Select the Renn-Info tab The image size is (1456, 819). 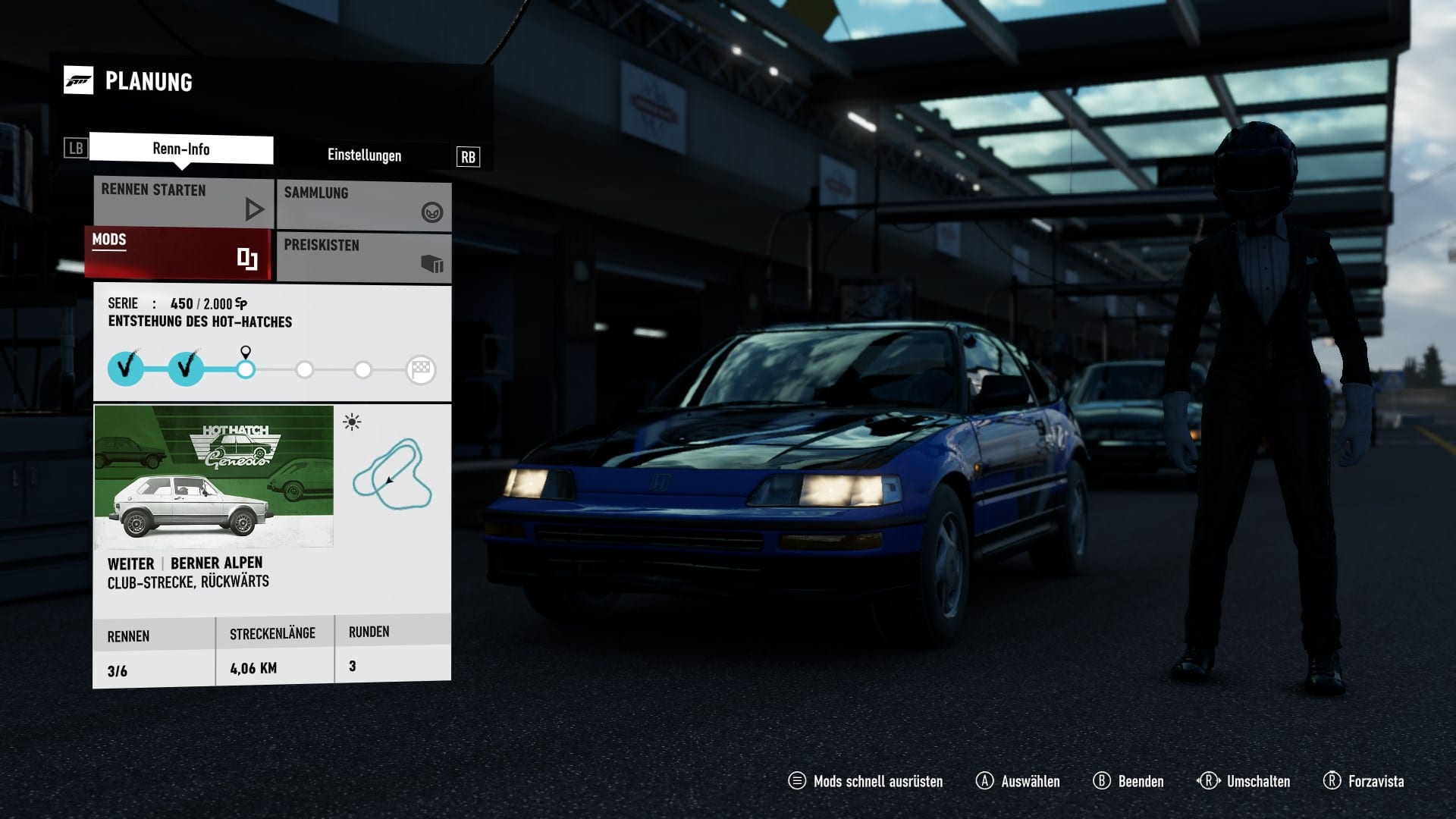(181, 149)
